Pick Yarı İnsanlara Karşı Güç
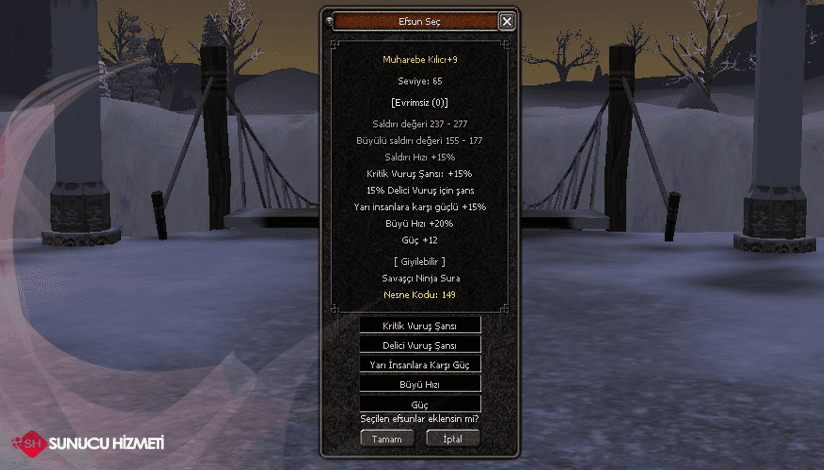The image size is (824, 470). point(420,365)
